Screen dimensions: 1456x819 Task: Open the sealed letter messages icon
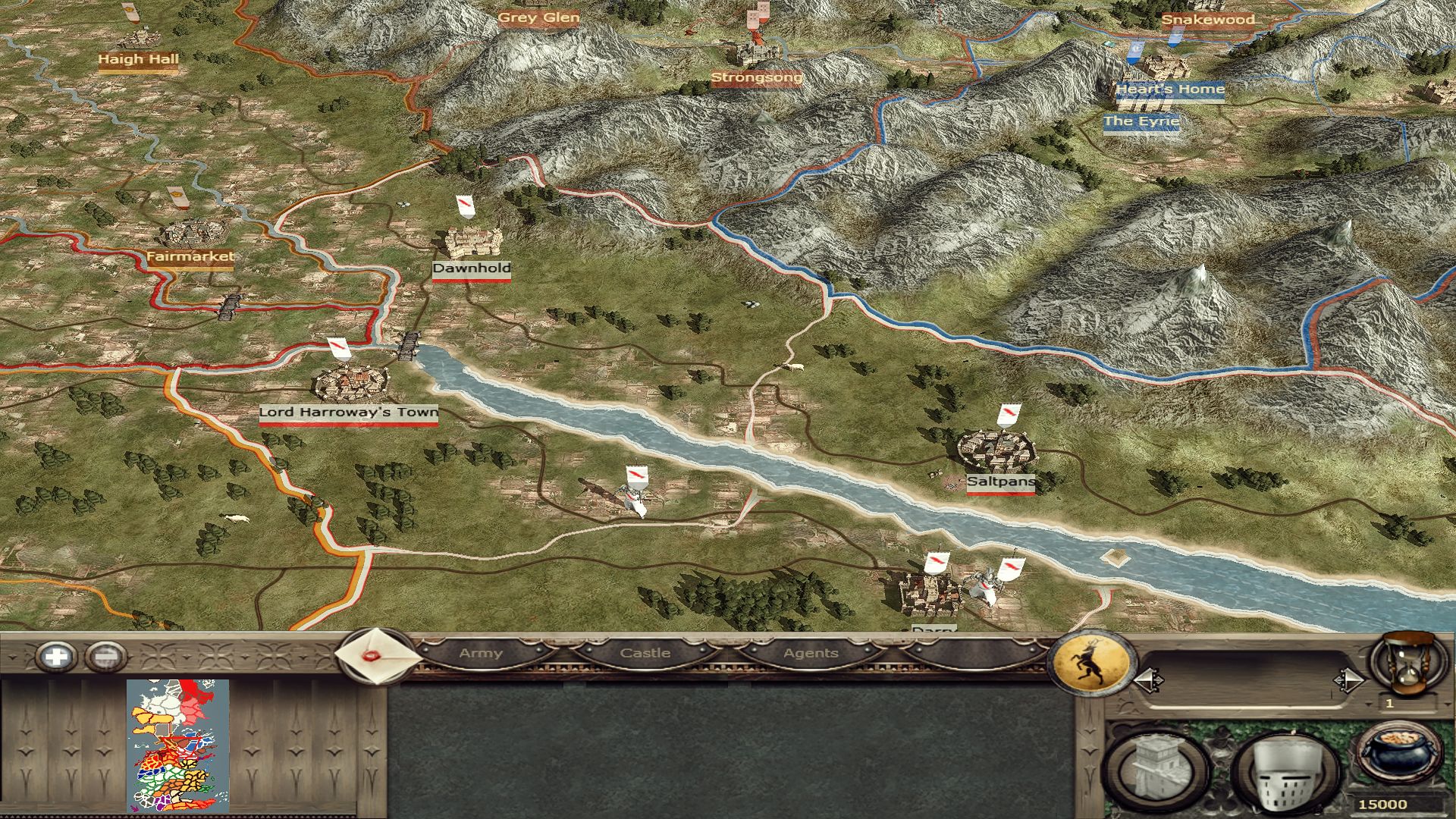(378, 655)
